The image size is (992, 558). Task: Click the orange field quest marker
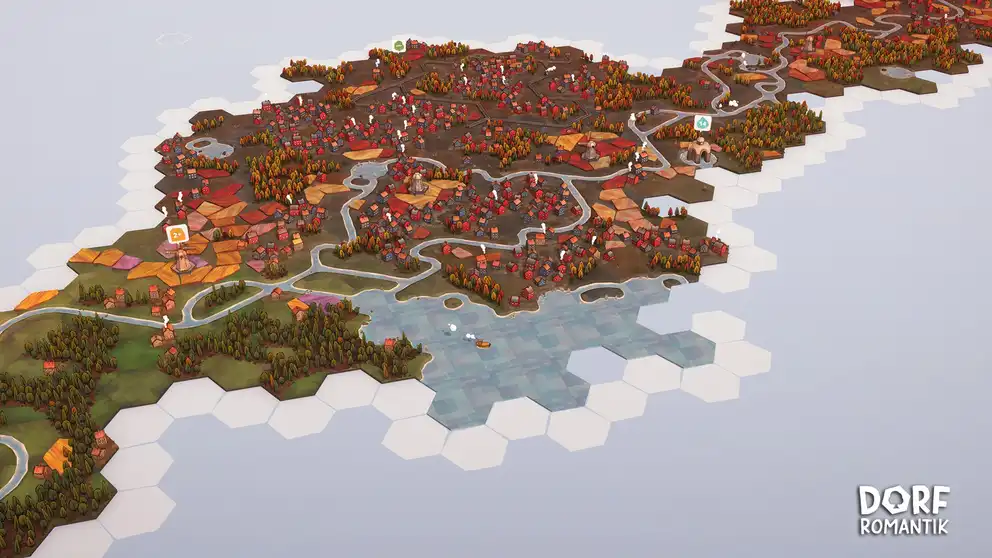click(177, 234)
